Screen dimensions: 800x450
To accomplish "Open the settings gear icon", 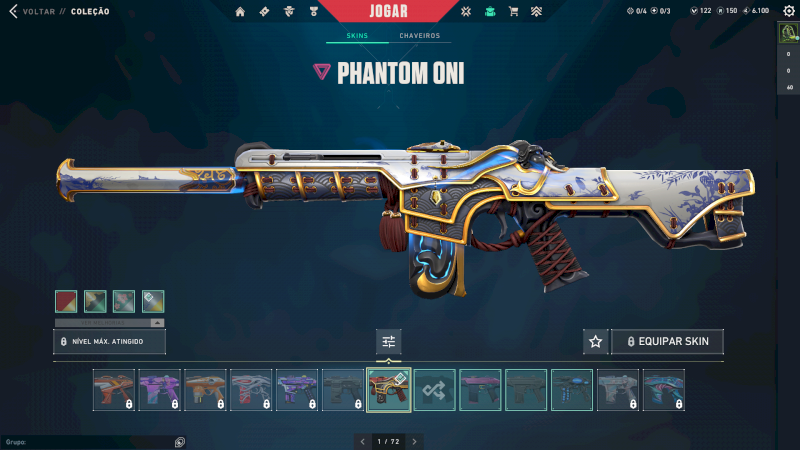I will tap(787, 11).
